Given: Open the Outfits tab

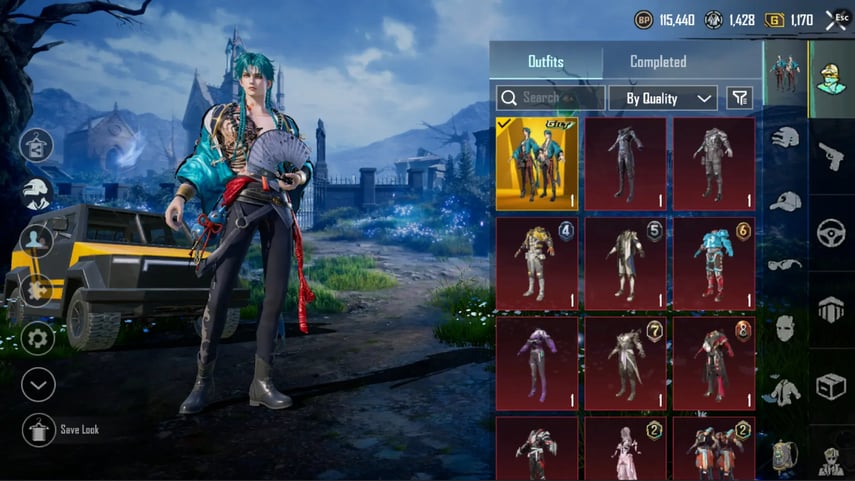Looking at the screenshot, I should (546, 62).
